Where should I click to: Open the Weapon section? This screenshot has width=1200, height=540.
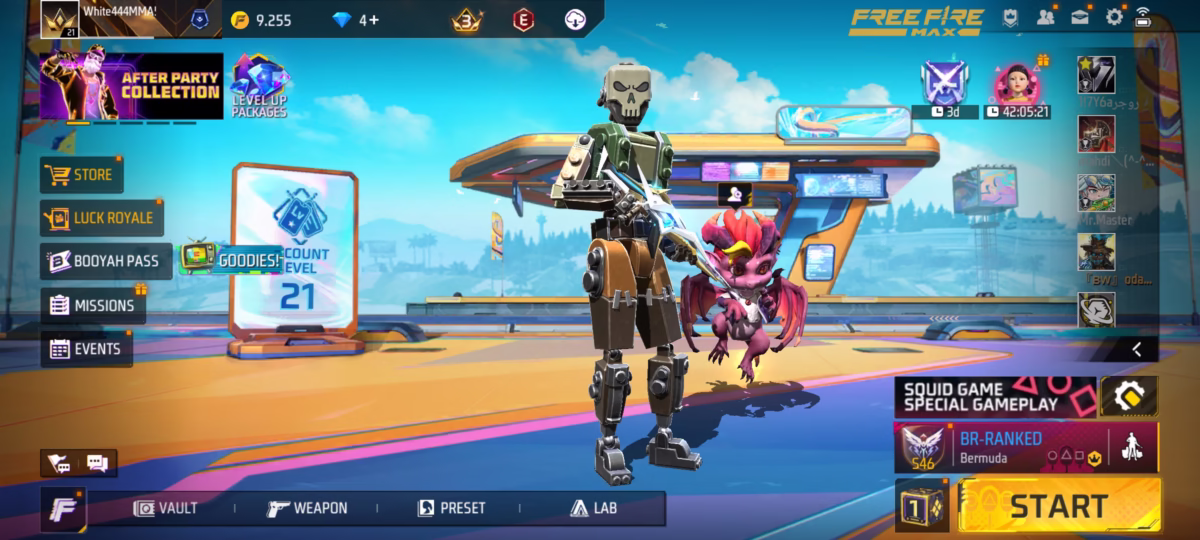[308, 508]
